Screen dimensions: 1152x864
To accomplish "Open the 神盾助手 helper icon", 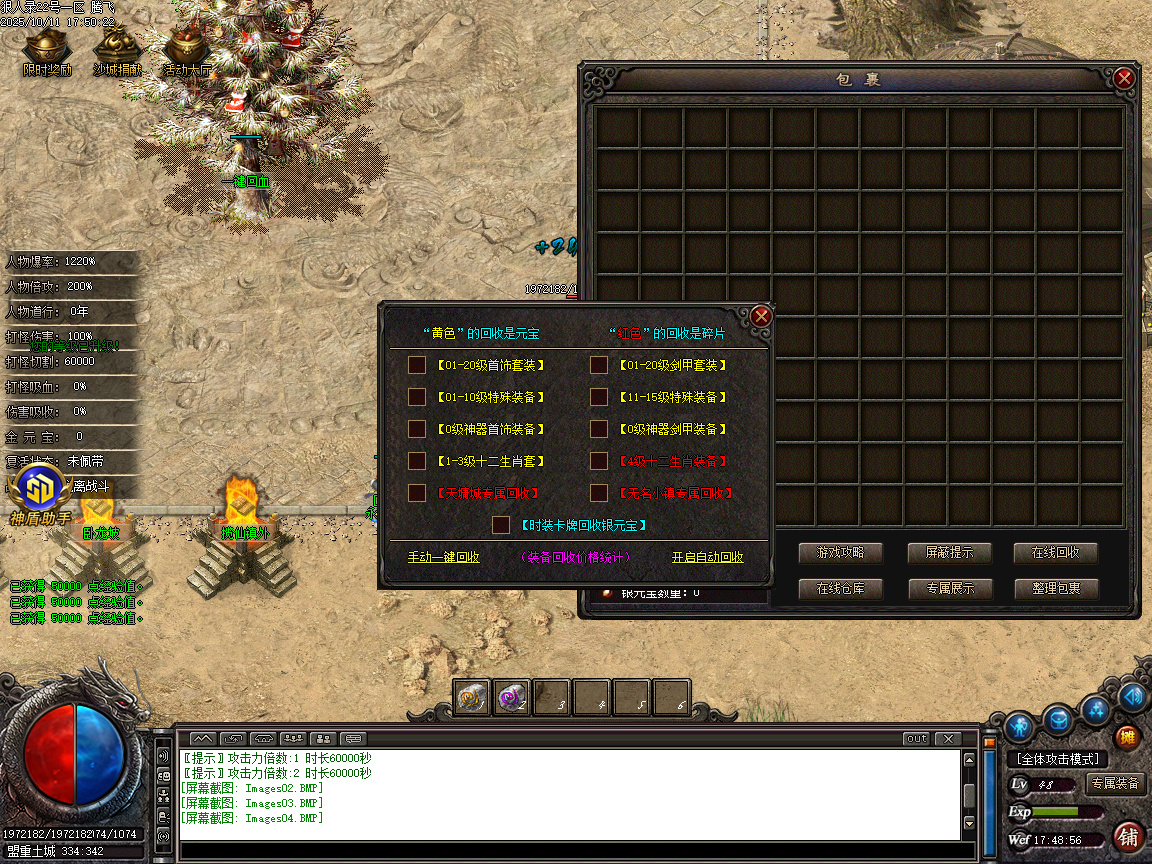I will click(40, 497).
